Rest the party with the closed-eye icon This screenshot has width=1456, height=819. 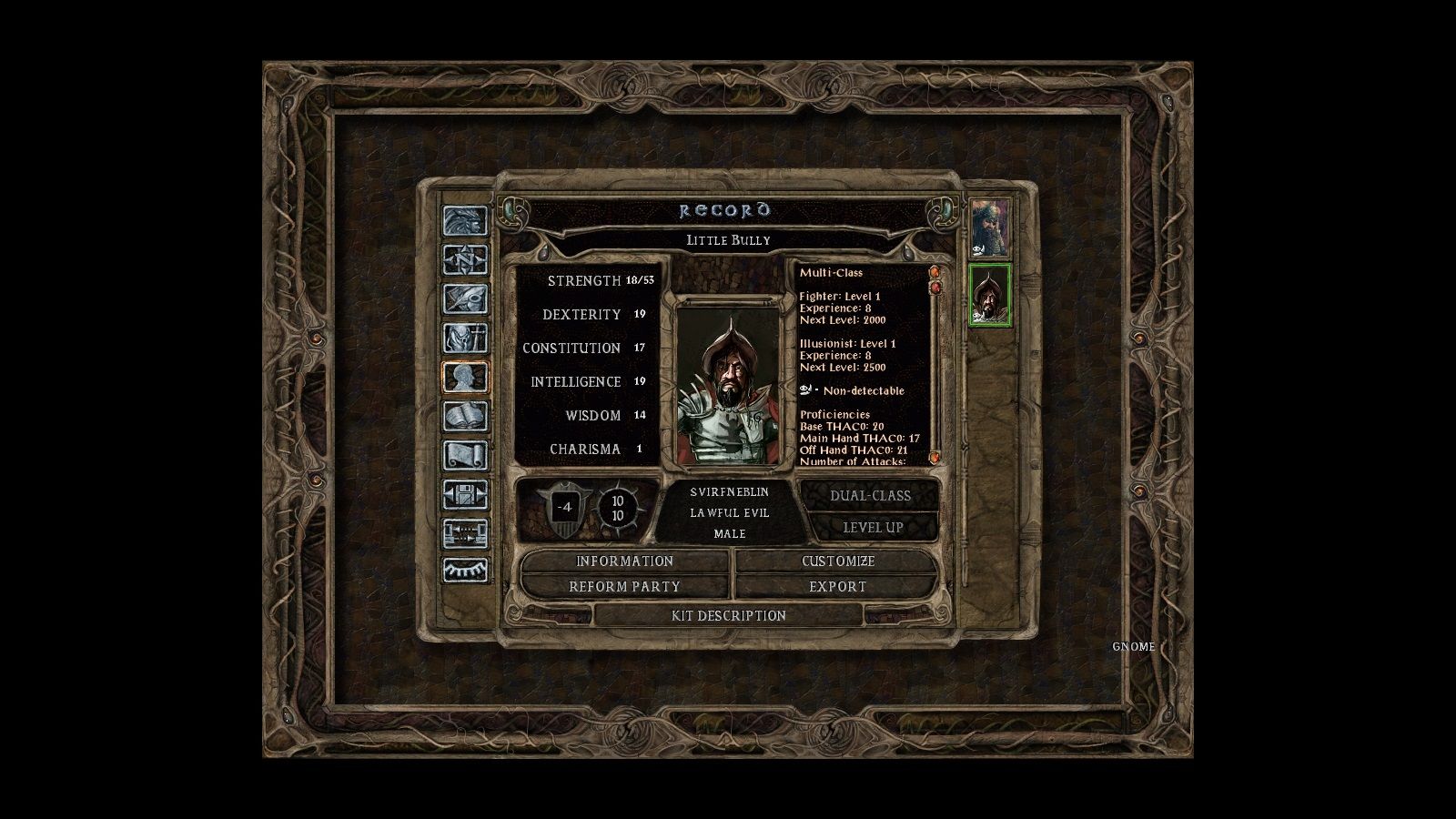pos(465,571)
